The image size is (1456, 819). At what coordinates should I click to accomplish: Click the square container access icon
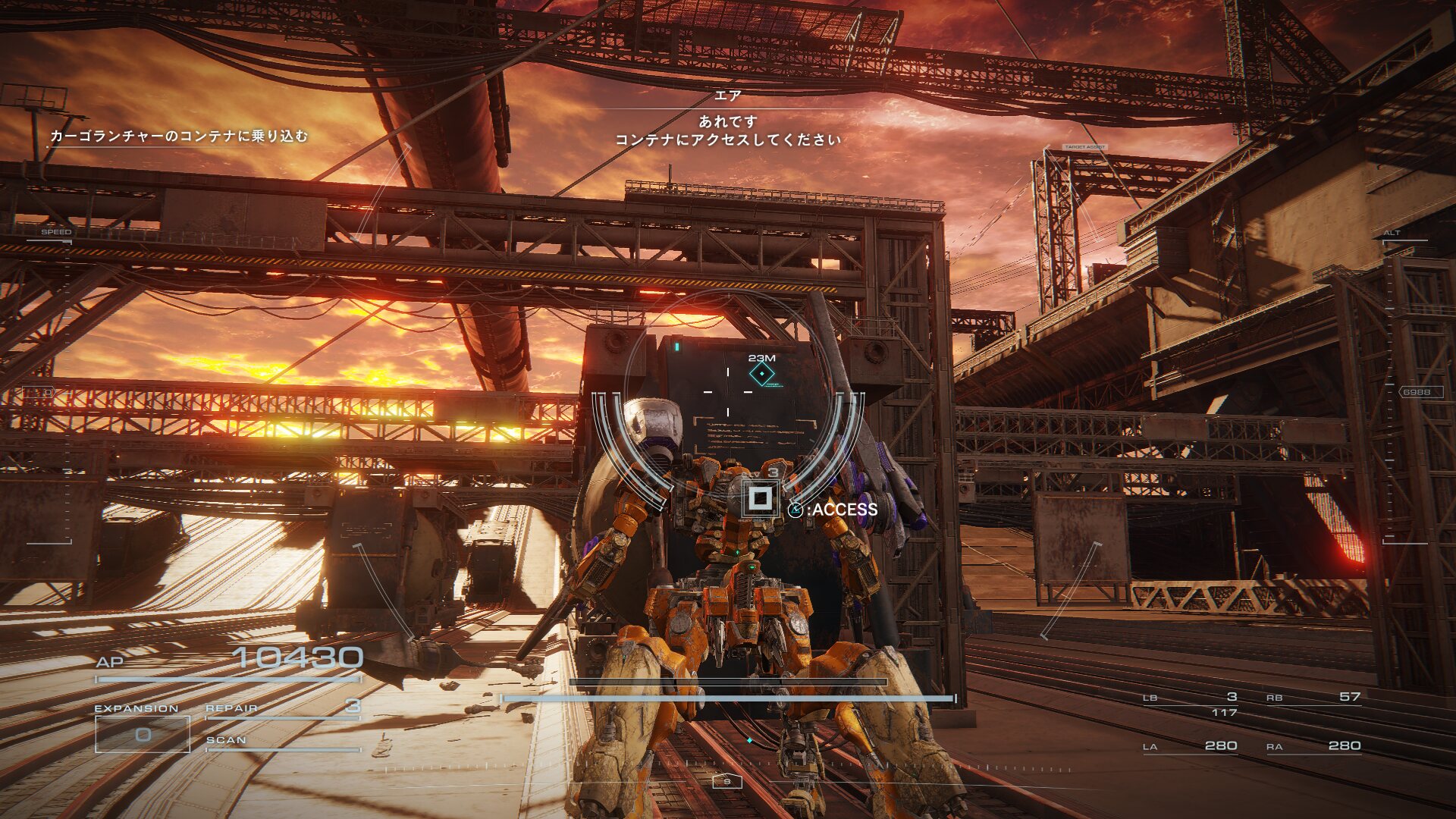tap(760, 499)
